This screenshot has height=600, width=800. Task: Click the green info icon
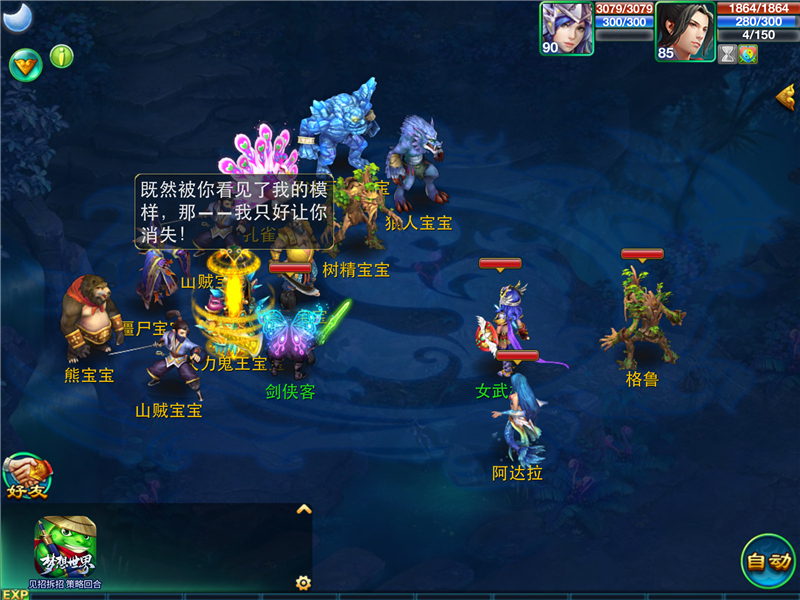(62, 56)
